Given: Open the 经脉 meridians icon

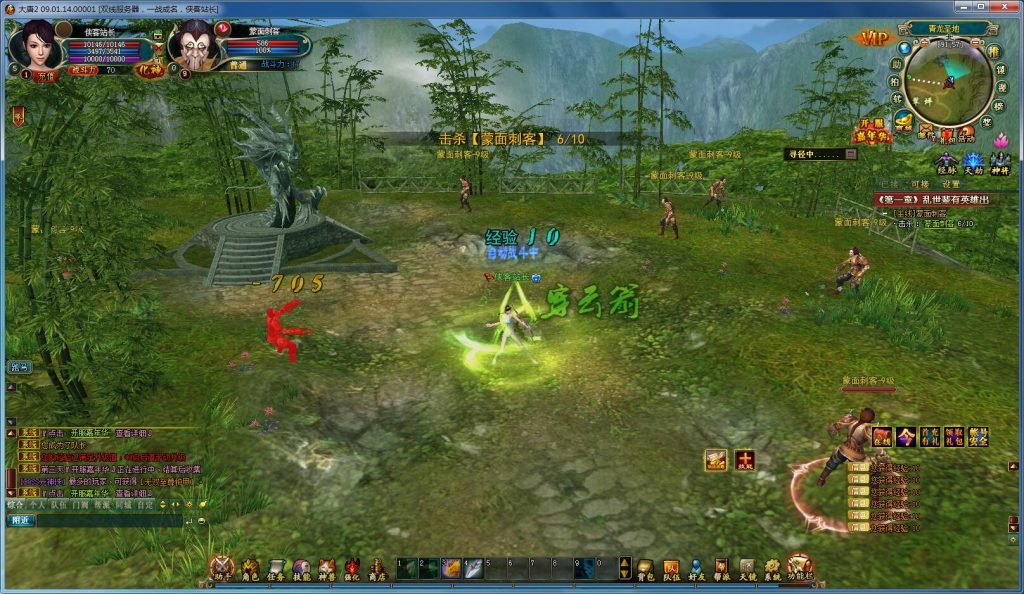Looking at the screenshot, I should click(x=945, y=163).
